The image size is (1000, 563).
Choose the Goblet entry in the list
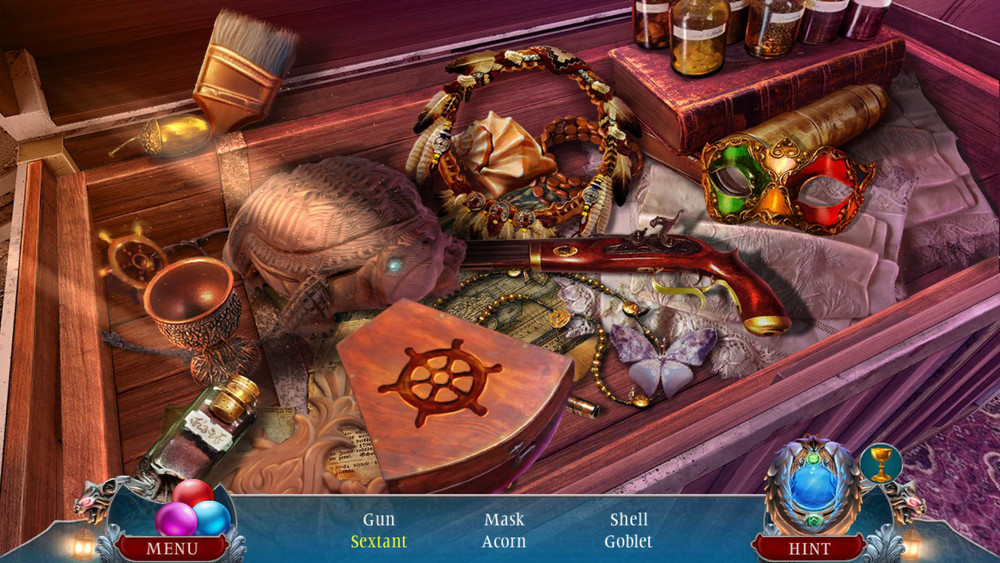click(x=628, y=541)
